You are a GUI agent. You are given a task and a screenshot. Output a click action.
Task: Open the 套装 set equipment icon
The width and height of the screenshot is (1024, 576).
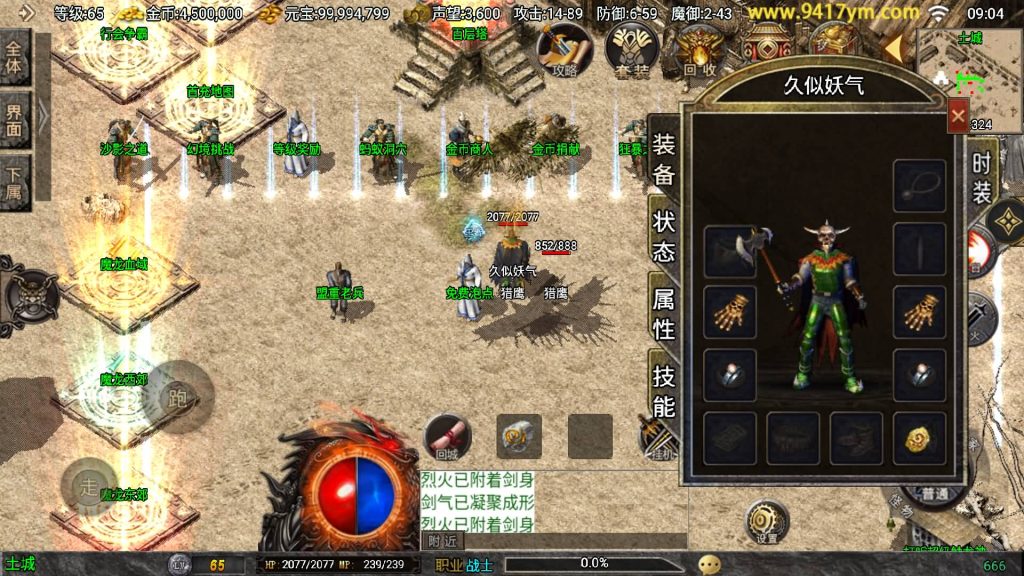[x=630, y=50]
